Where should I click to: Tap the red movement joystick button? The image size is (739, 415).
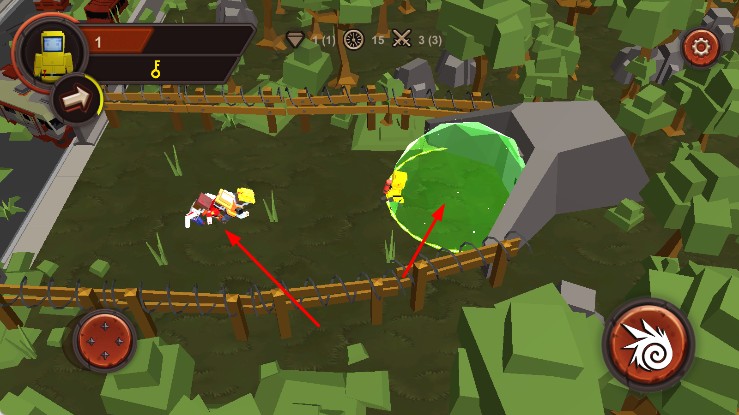pos(103,339)
